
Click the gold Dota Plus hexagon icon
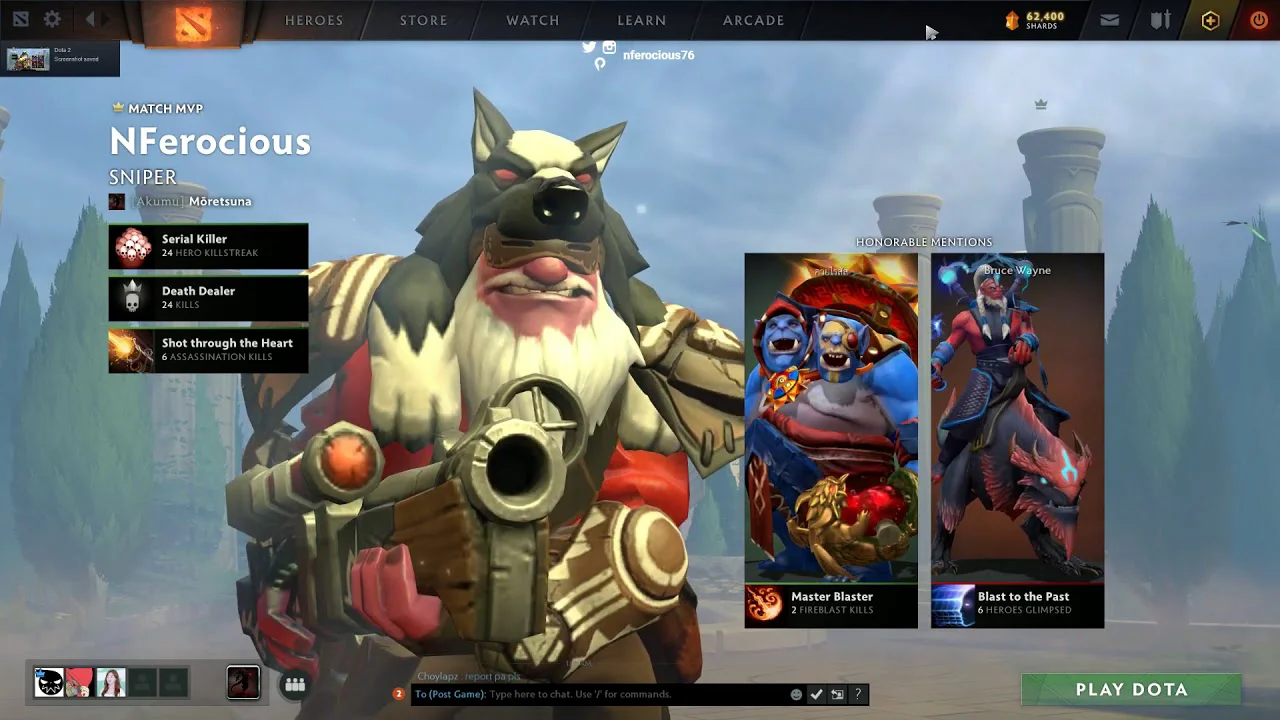[x=1210, y=20]
